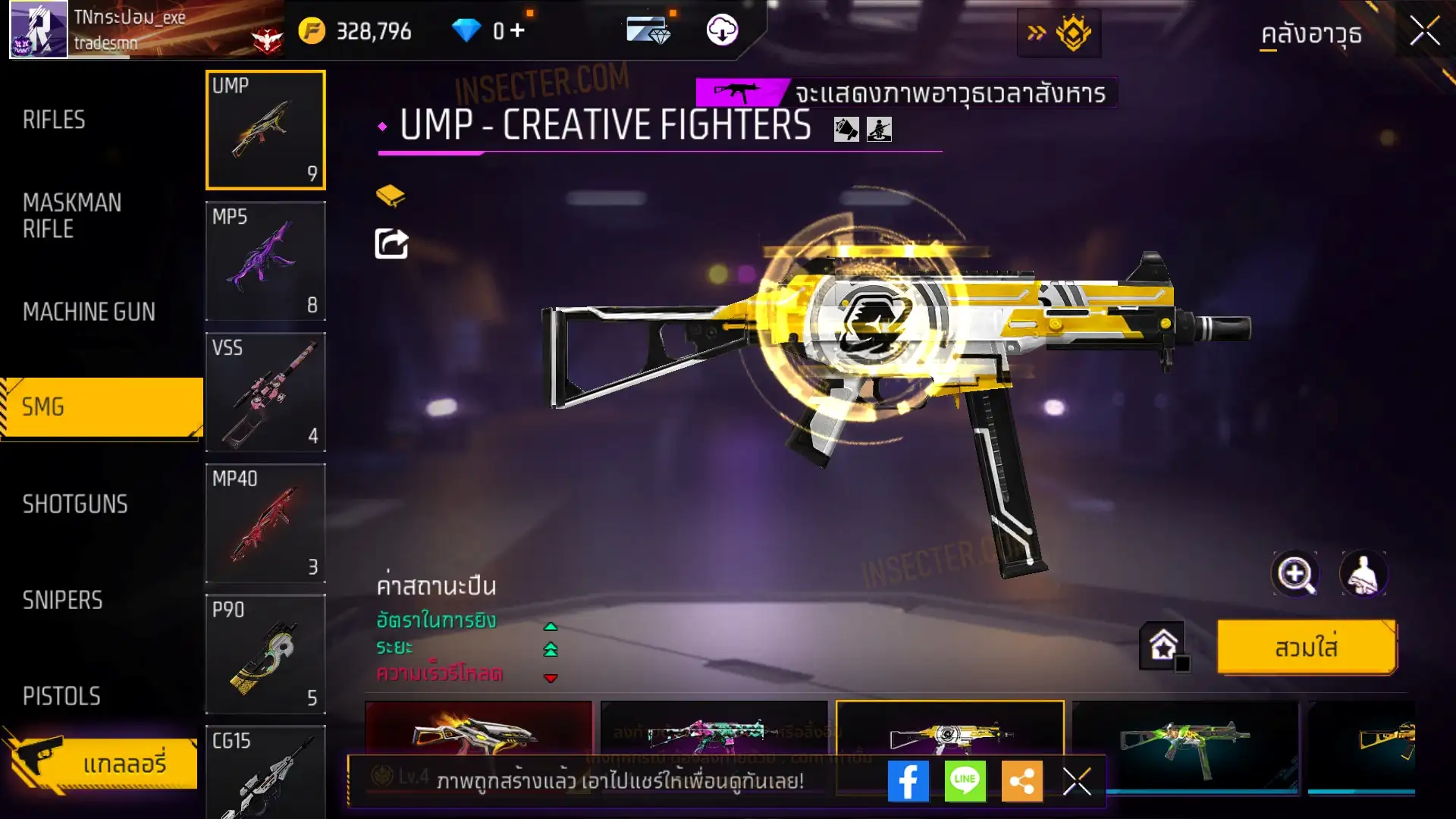The image size is (1456, 819).
Task: Select the P90 weapon slot
Action: click(265, 654)
